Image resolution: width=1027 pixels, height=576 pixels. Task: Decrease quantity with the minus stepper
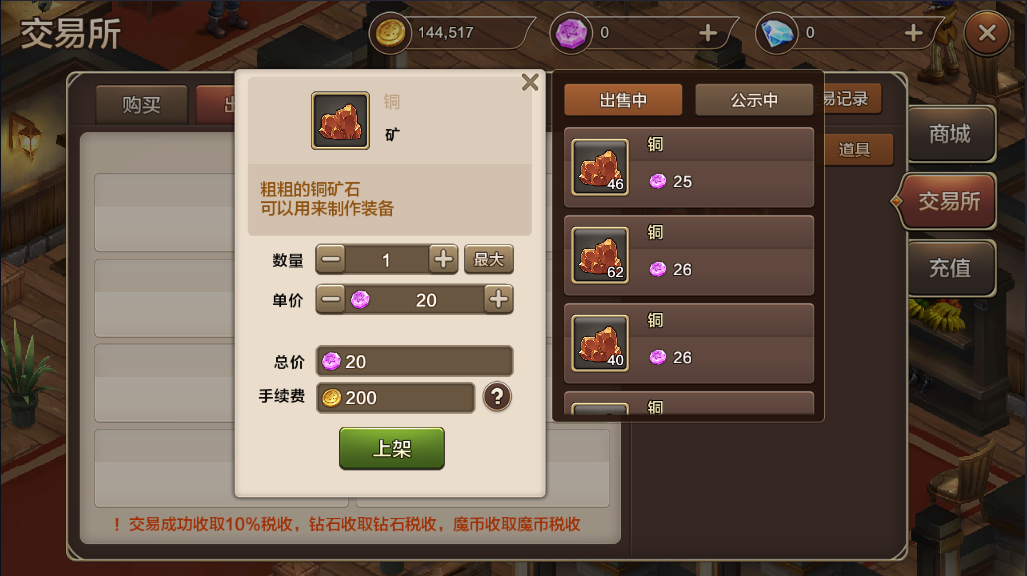tap(332, 259)
